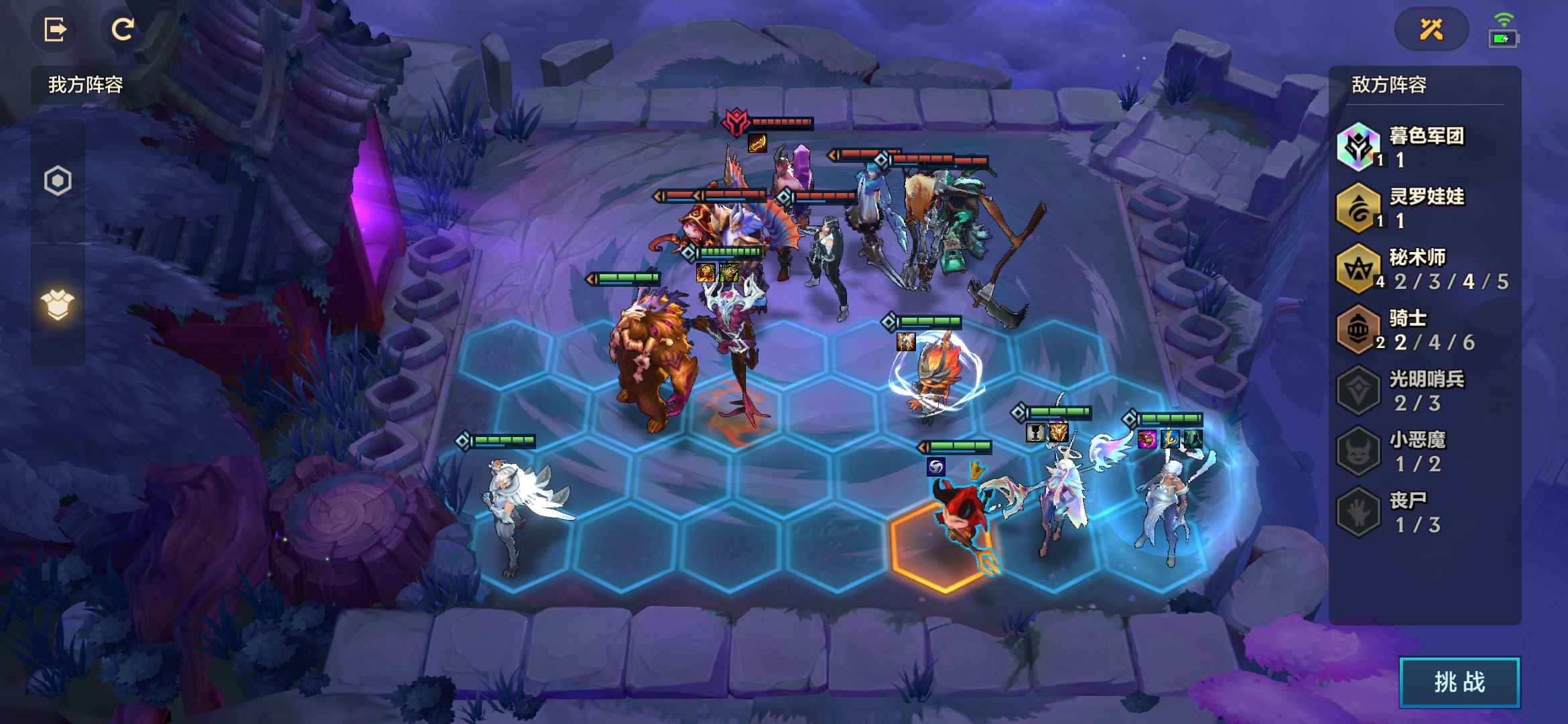This screenshot has height=724, width=1568.
Task: Click the circular refresh arrow button
Action: tap(123, 29)
